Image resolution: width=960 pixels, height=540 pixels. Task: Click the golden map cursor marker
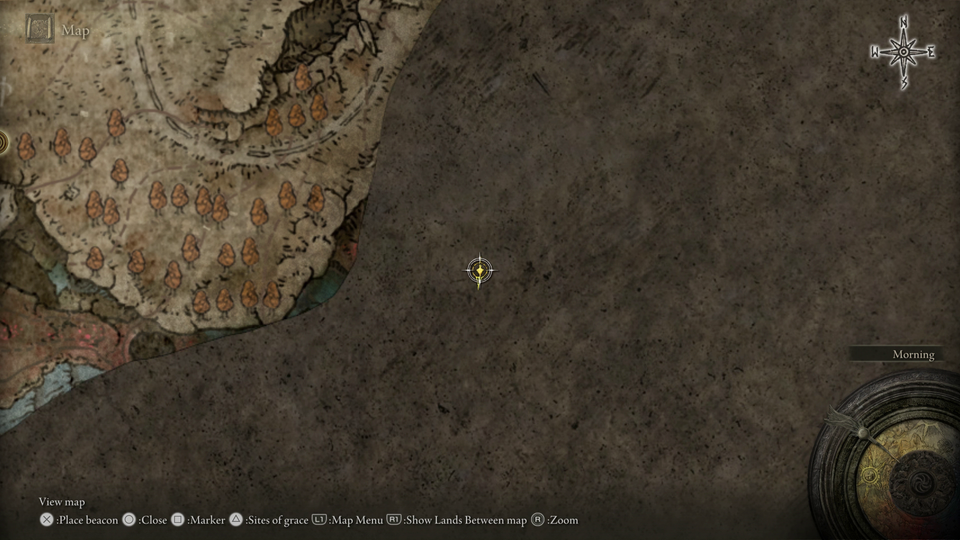tap(481, 270)
